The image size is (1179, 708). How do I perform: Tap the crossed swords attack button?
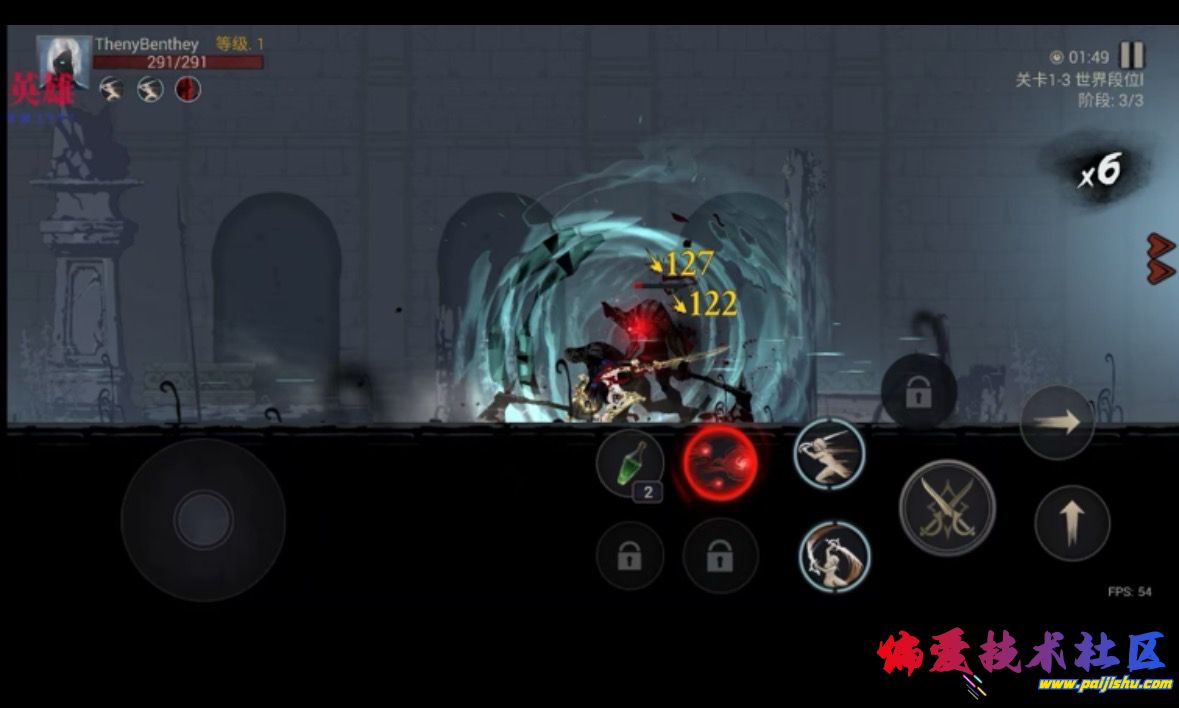(x=946, y=507)
